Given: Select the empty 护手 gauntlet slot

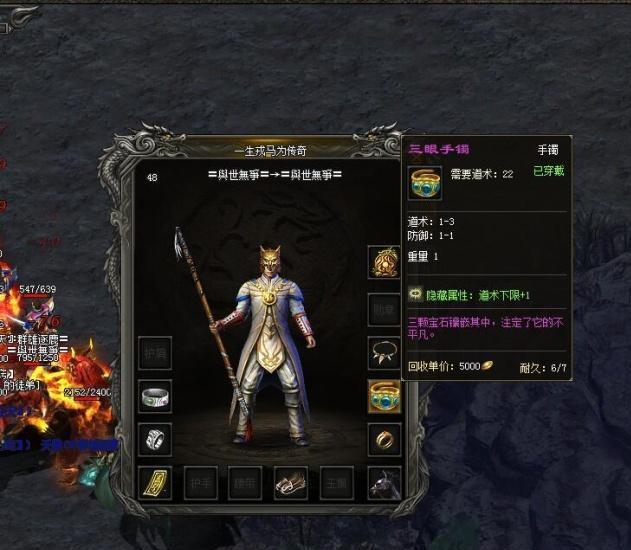Looking at the screenshot, I should click(200, 483).
